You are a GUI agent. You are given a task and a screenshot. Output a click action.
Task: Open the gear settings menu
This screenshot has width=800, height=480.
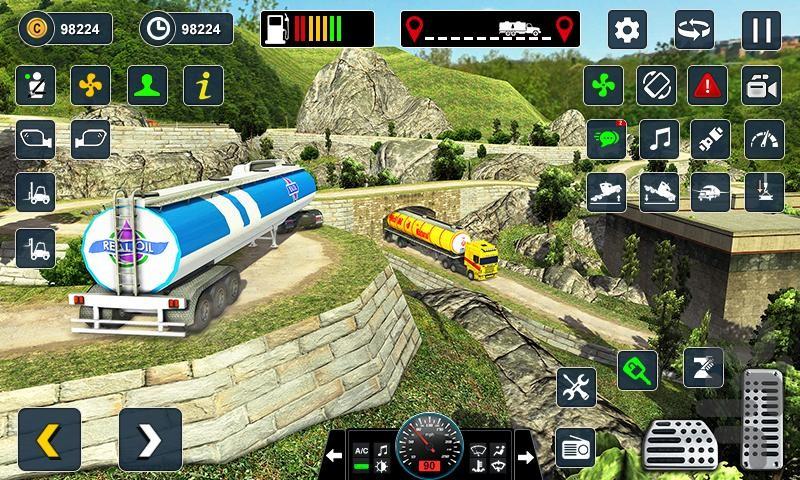tap(628, 29)
